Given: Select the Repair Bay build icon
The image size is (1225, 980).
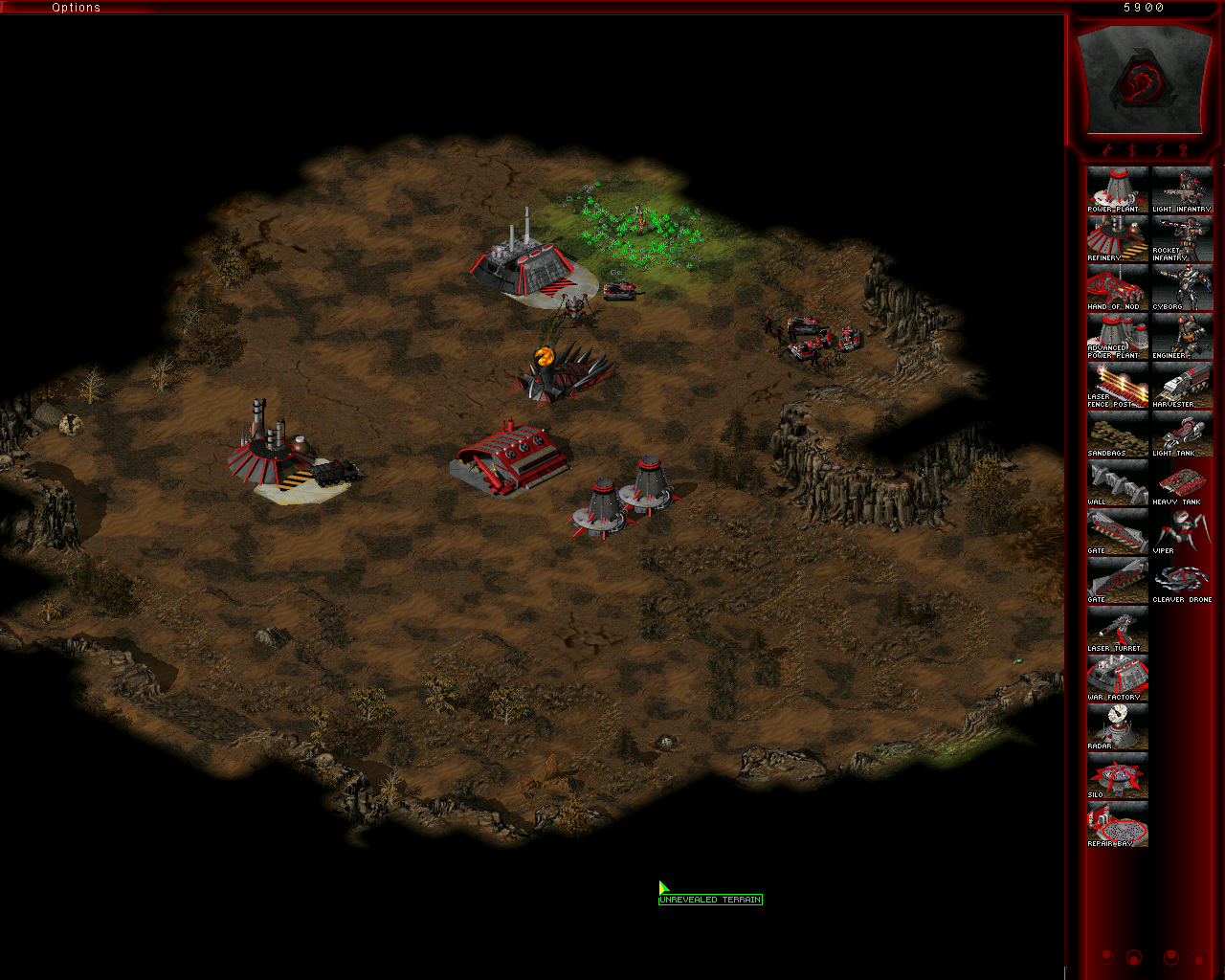Looking at the screenshot, I should tap(1117, 823).
